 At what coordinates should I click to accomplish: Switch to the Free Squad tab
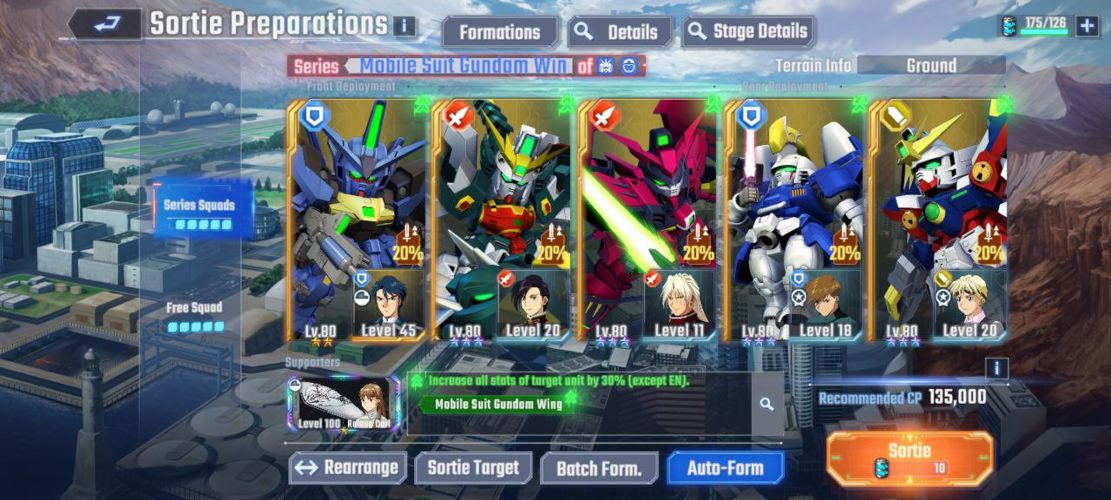coord(194,316)
